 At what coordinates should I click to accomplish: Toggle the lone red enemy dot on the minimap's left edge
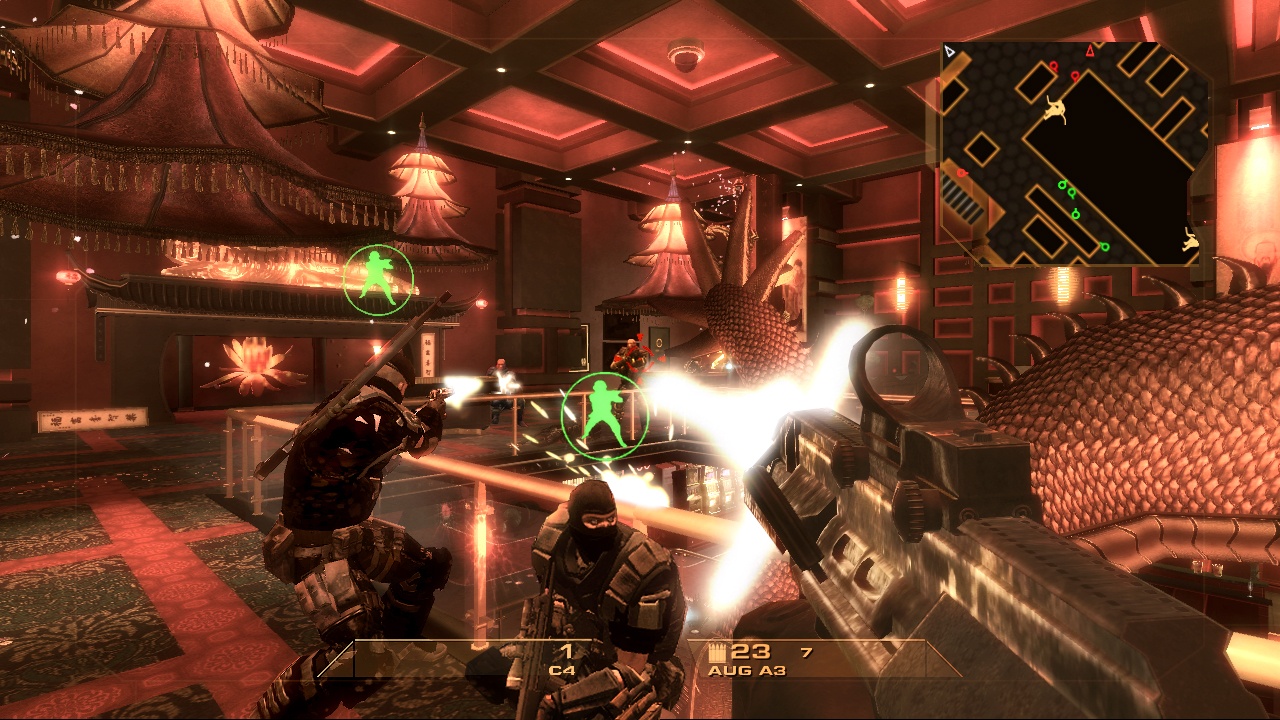961,173
